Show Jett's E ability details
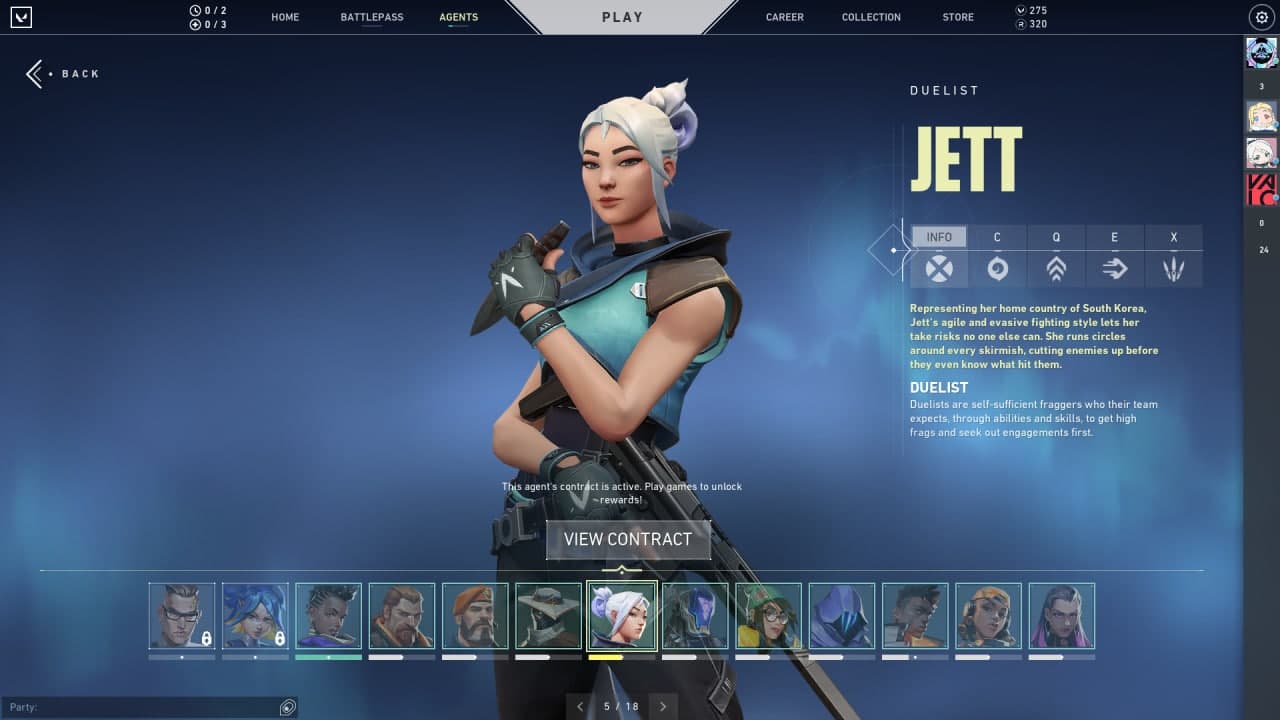 tap(1115, 268)
